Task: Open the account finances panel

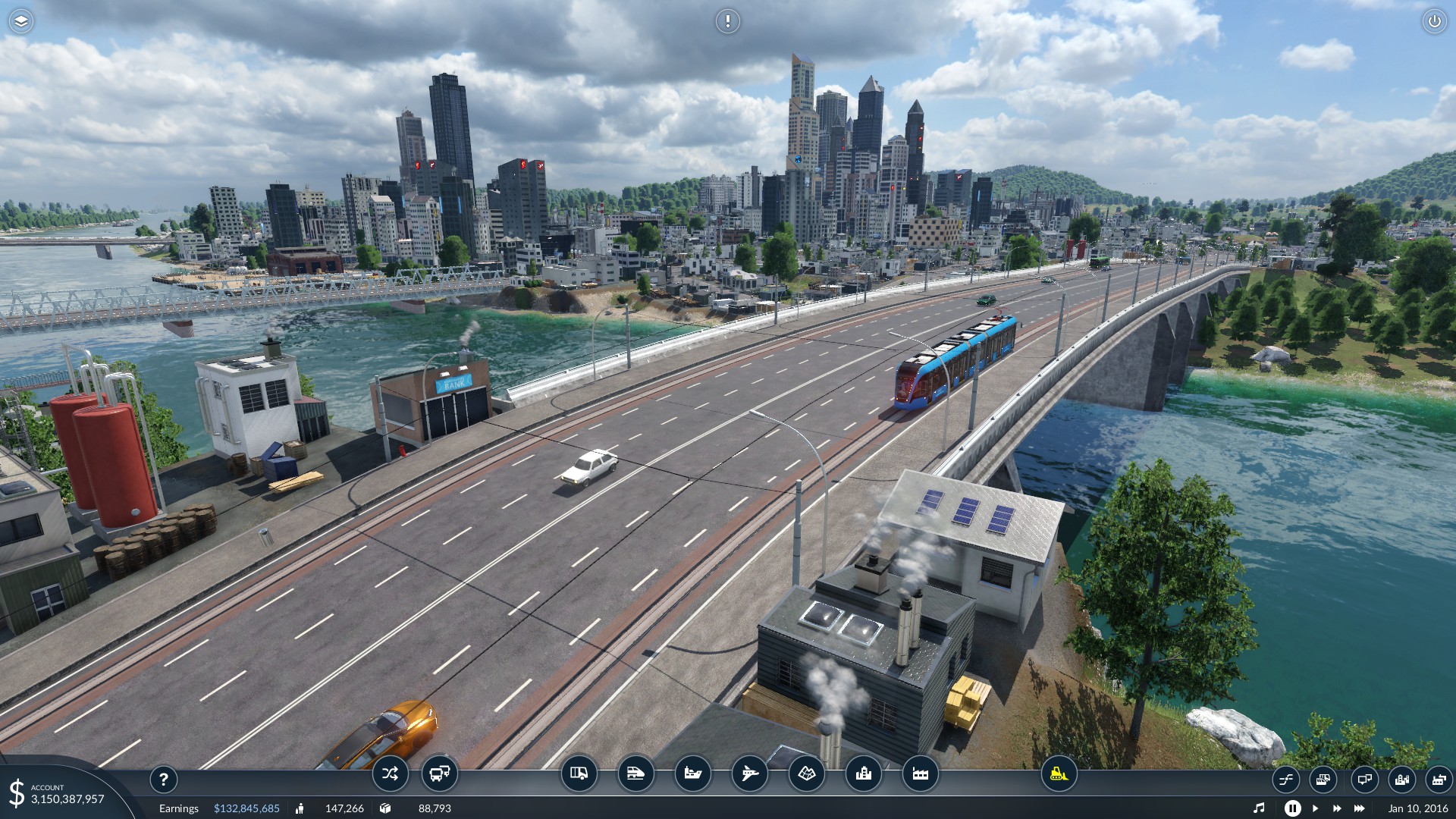Action: coord(57,794)
